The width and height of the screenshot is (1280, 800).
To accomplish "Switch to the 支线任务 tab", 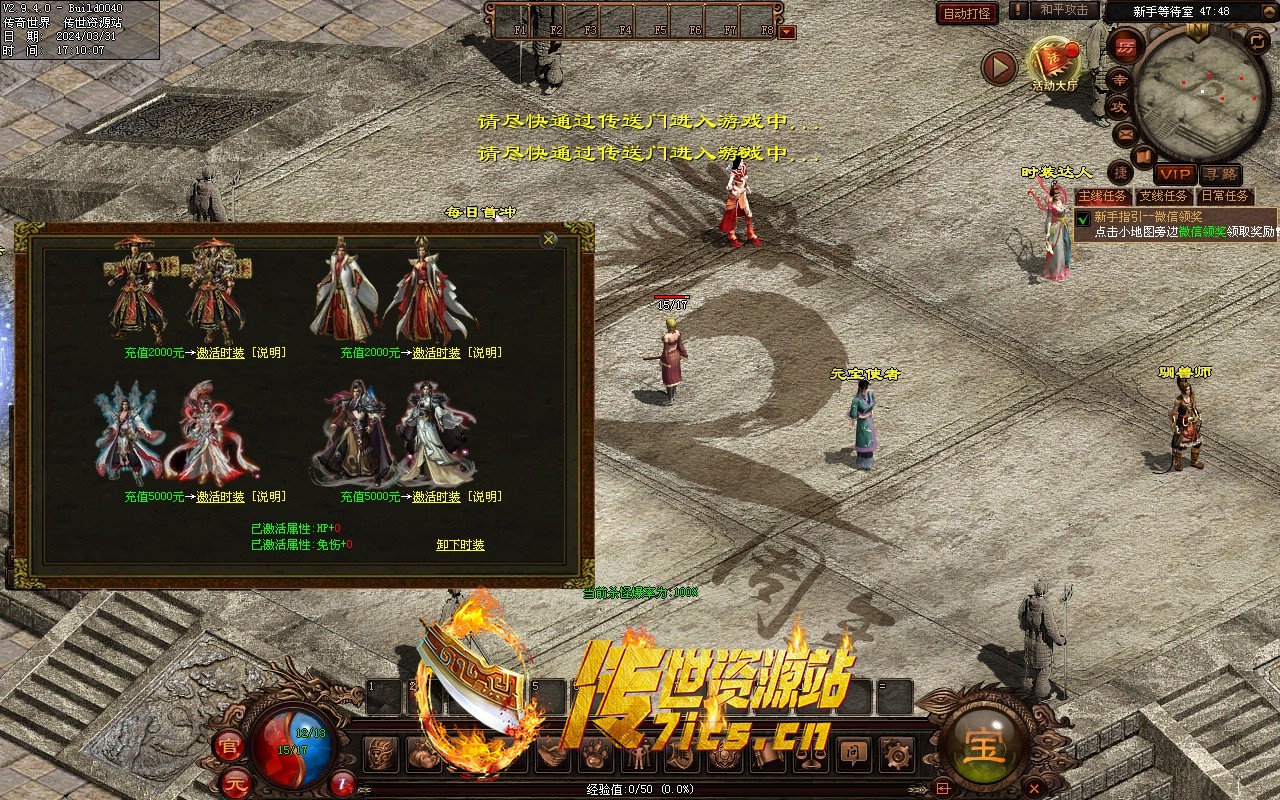I will [x=1164, y=196].
